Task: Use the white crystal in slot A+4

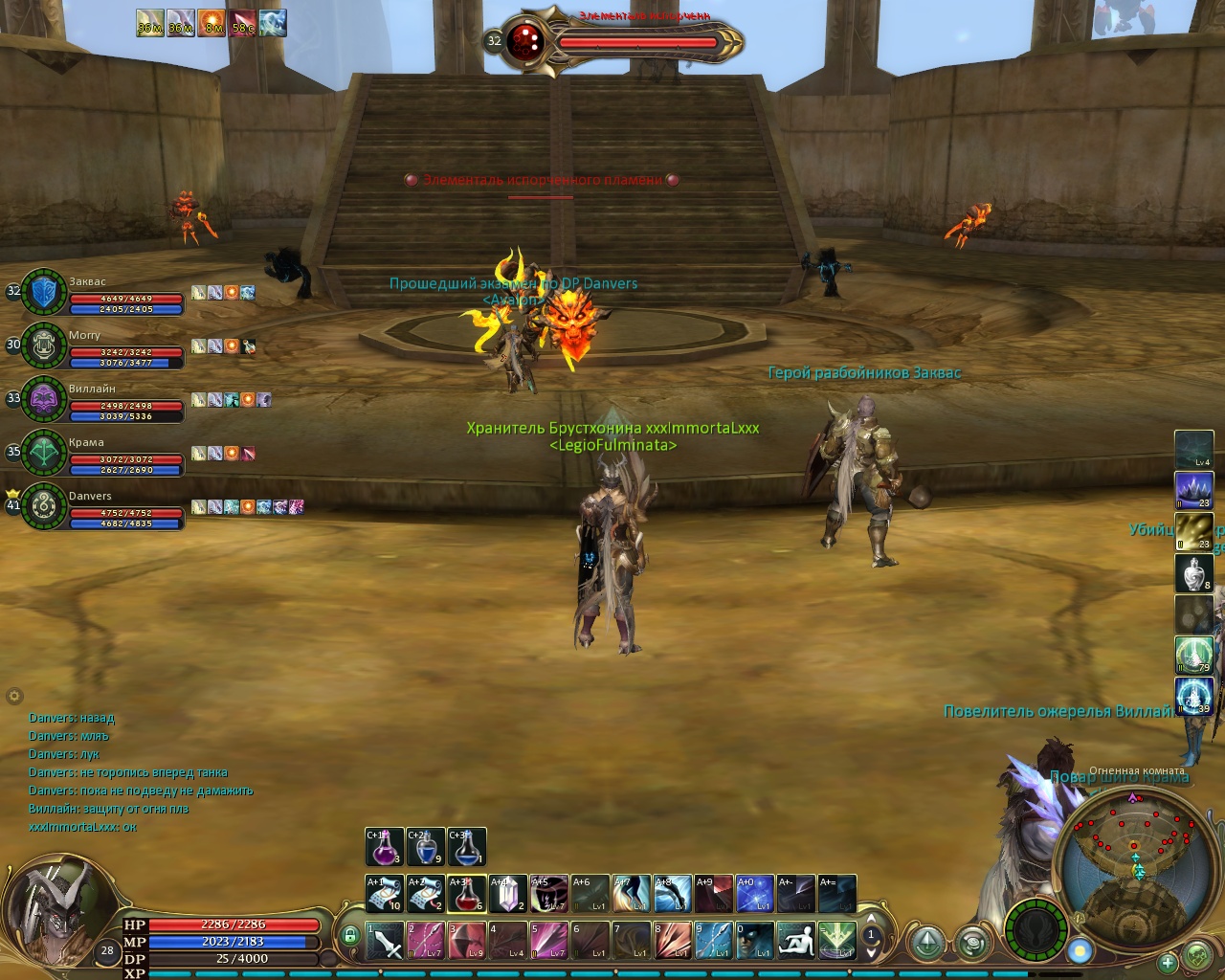Action: [x=507, y=894]
